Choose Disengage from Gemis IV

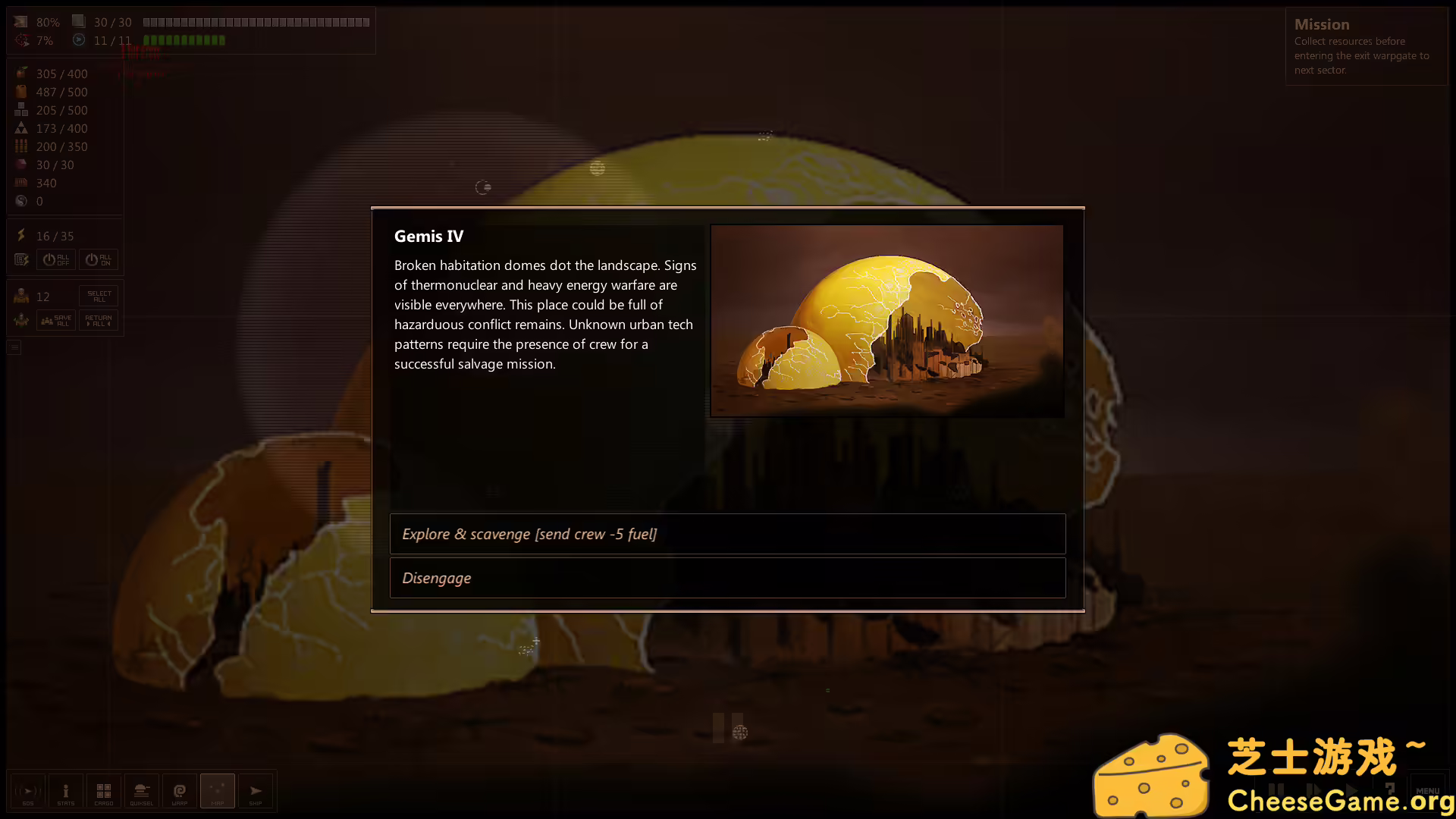(727, 578)
